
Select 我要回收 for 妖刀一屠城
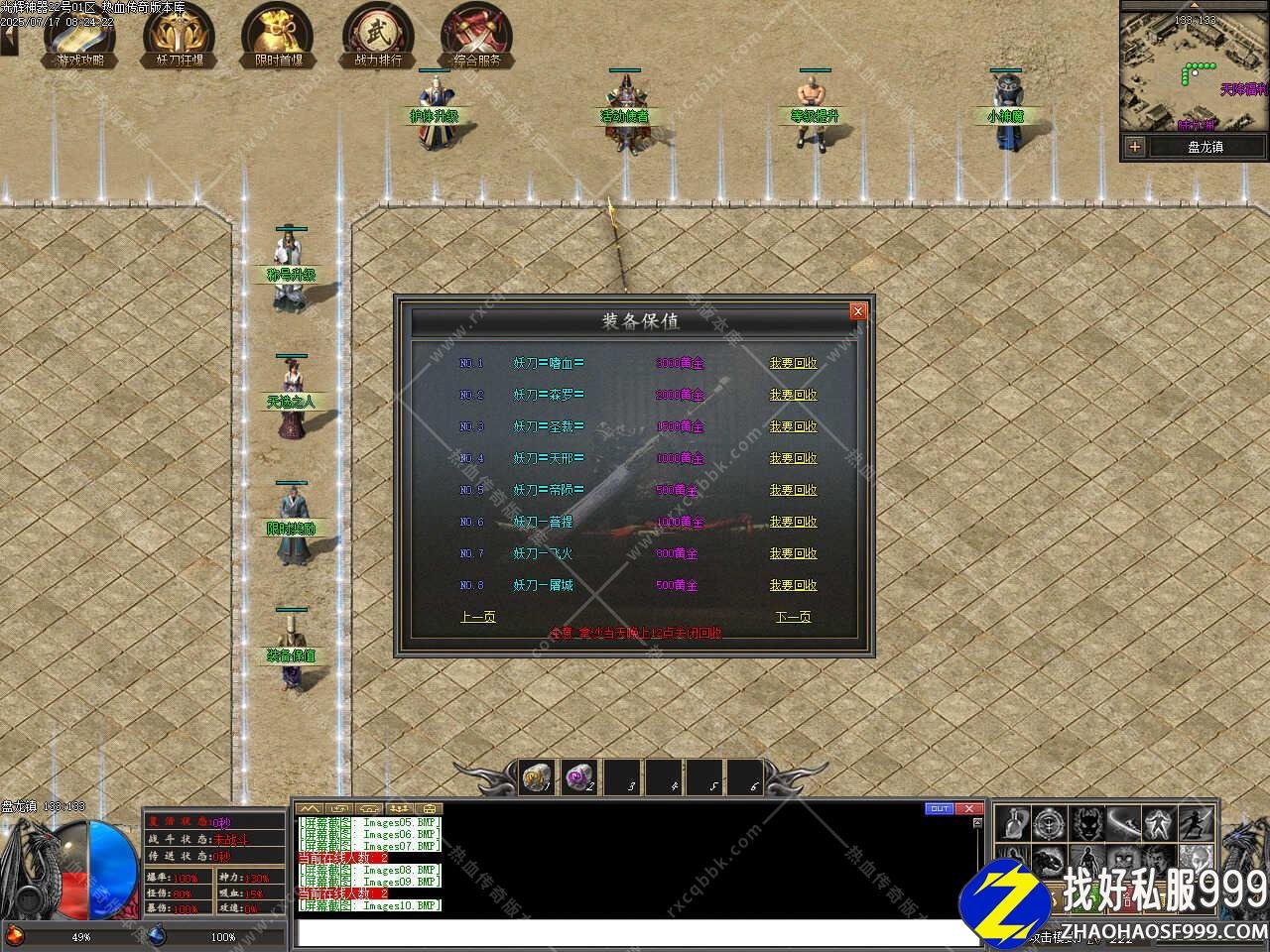pyautogui.click(x=793, y=585)
